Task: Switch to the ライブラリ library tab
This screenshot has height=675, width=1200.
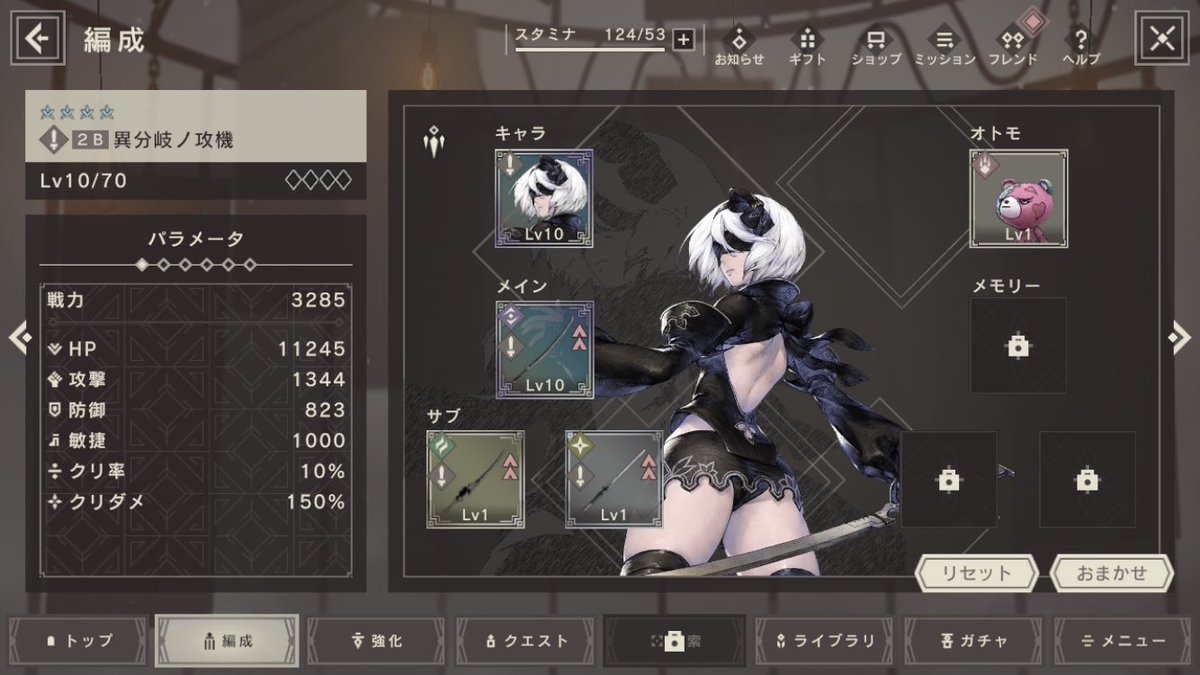Action: click(825, 641)
